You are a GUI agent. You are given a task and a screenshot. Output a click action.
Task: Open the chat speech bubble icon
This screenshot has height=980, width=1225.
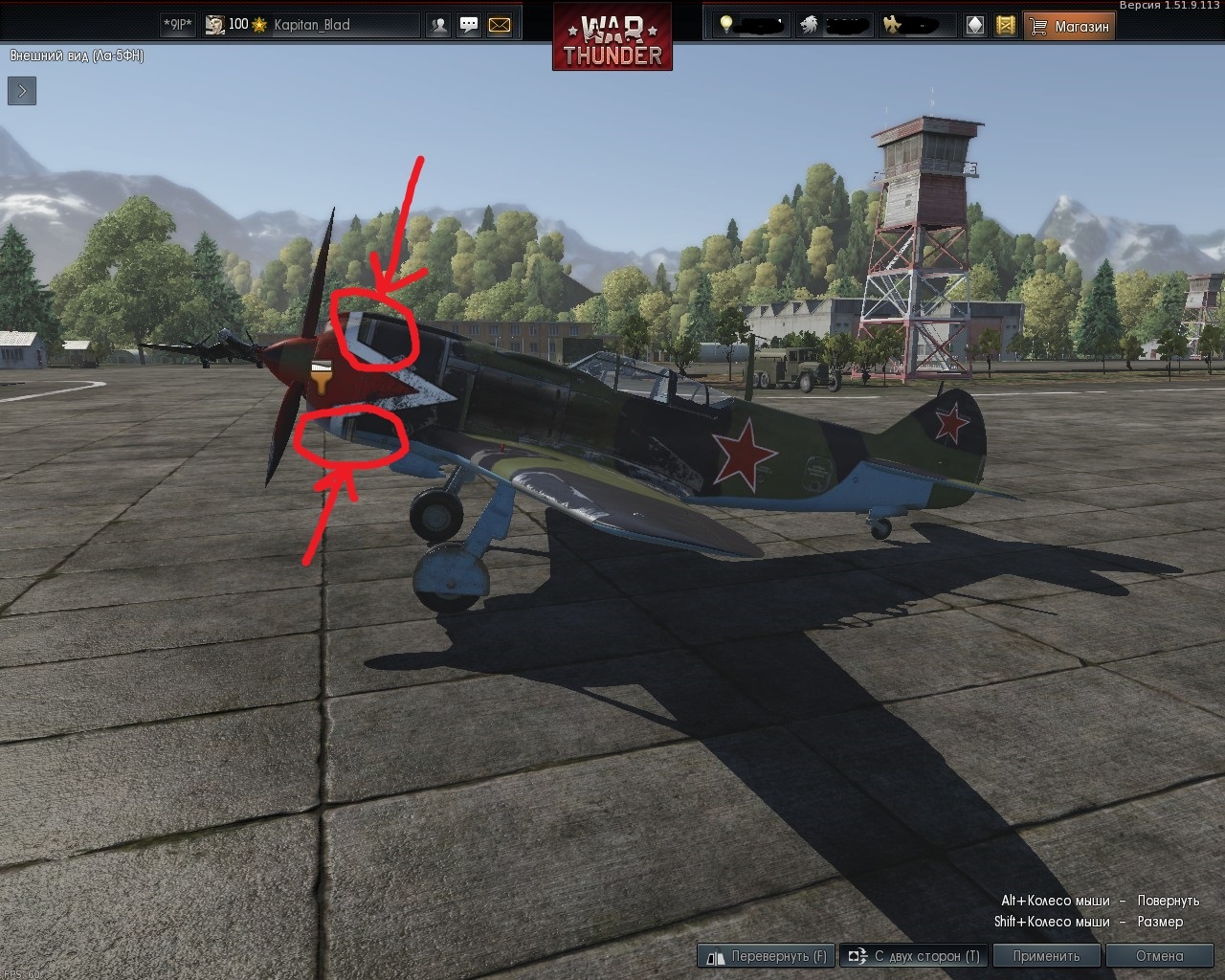(469, 26)
